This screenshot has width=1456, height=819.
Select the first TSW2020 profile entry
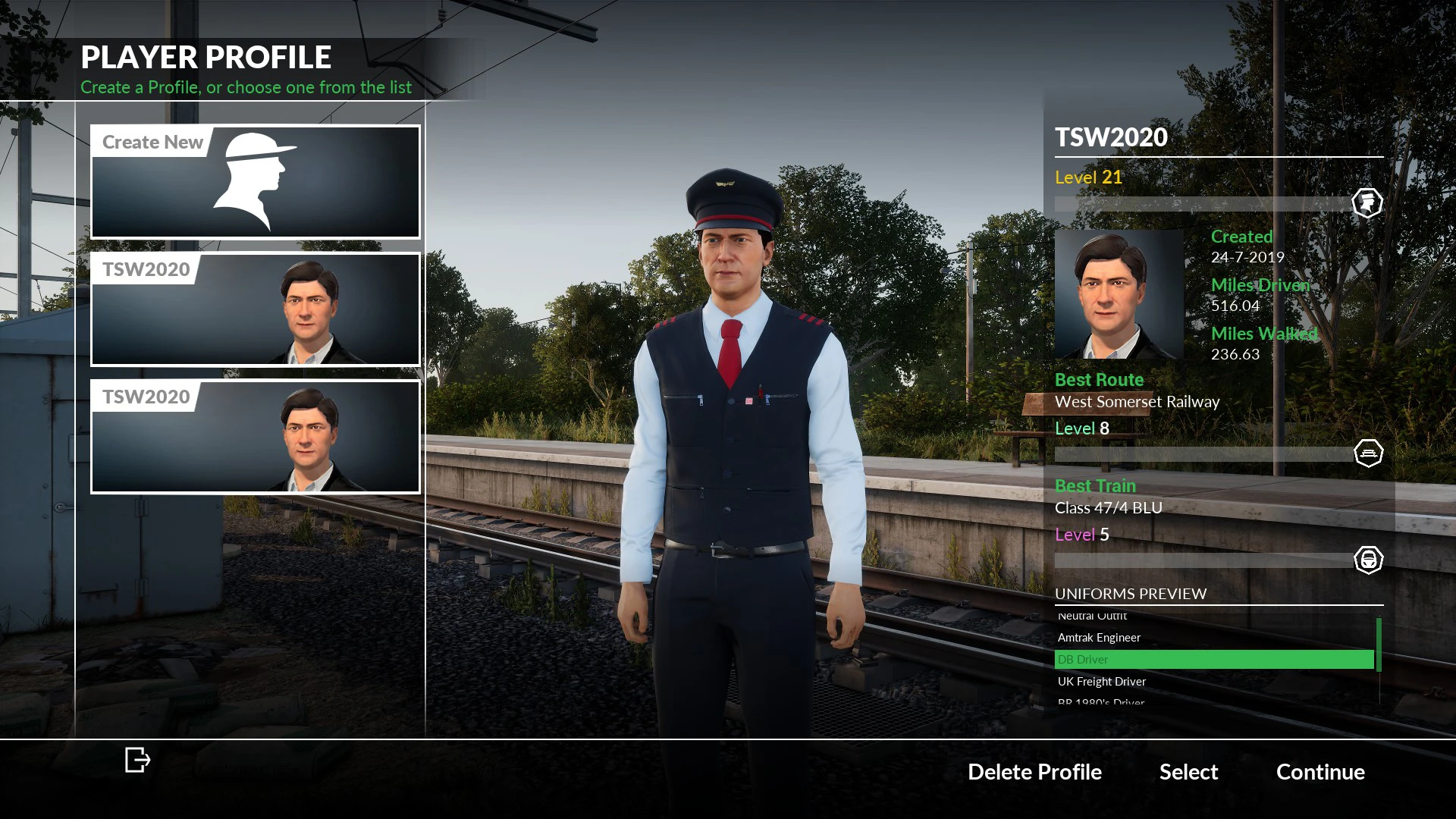point(255,309)
